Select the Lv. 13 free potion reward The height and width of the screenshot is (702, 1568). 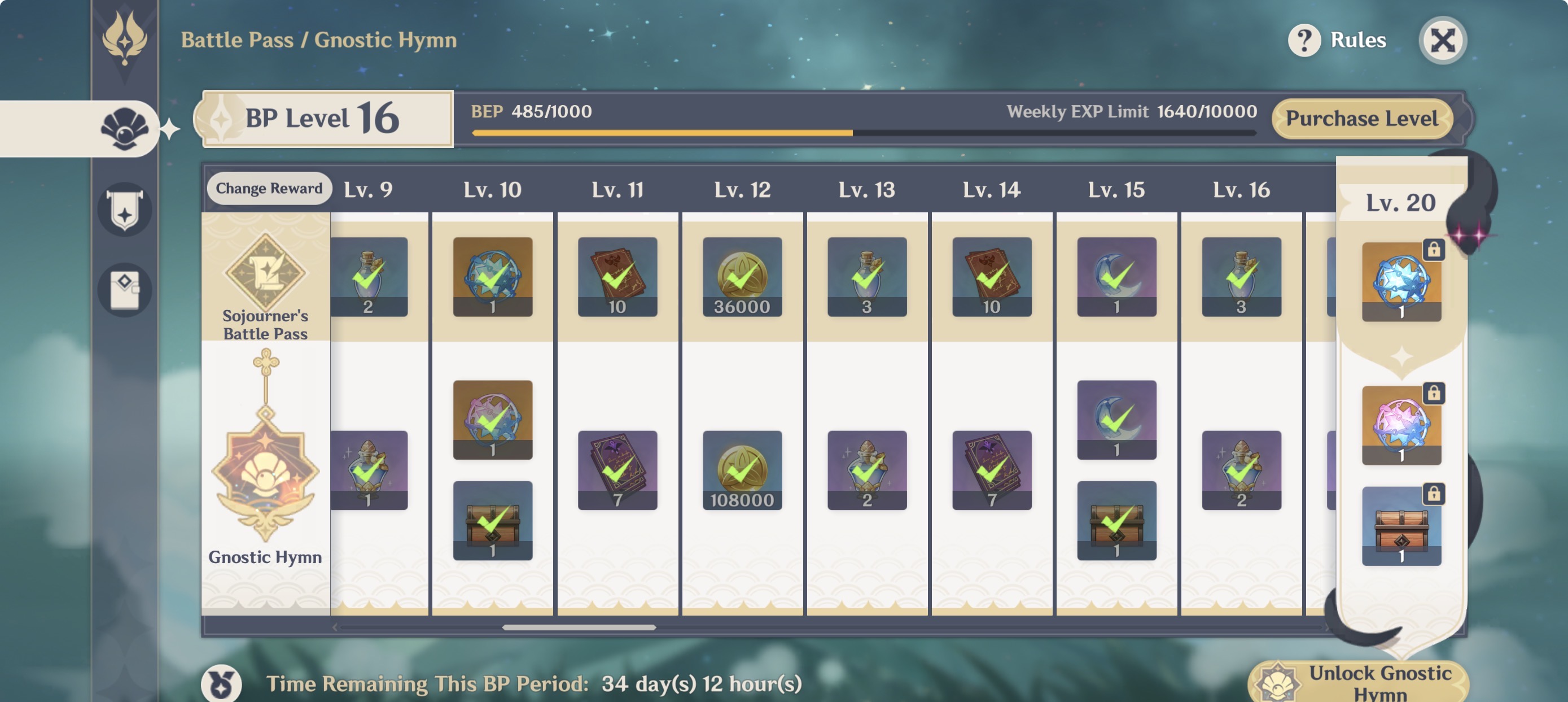867,277
